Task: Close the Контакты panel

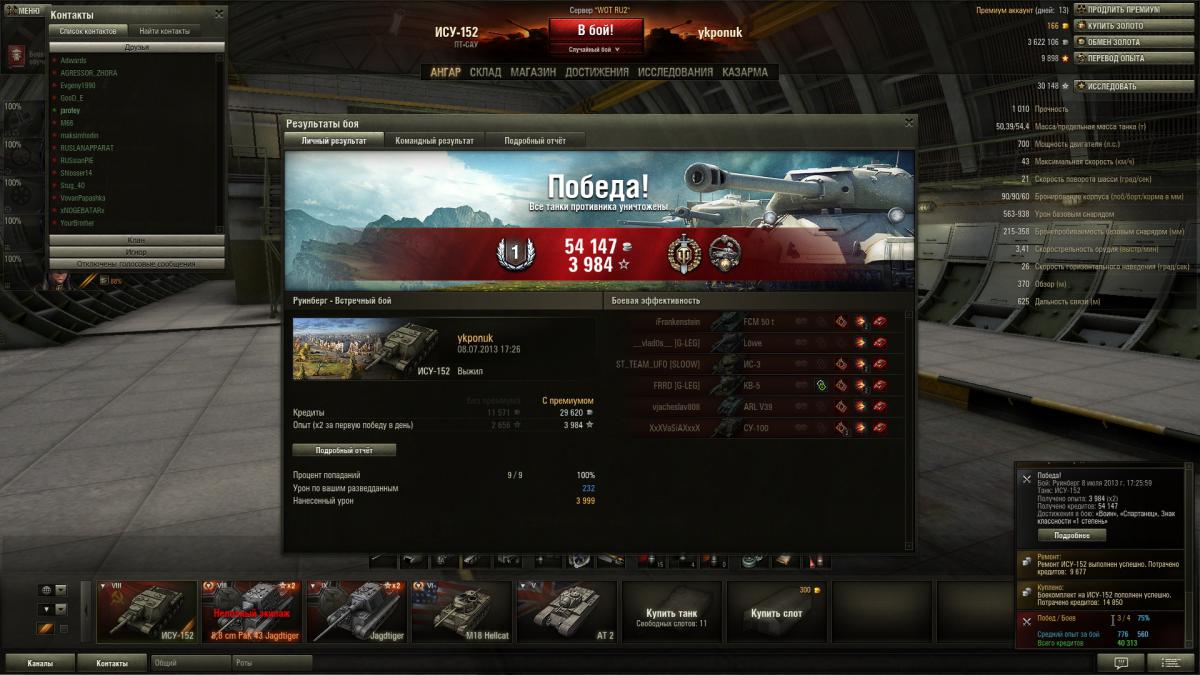Action: pyautogui.click(x=219, y=14)
